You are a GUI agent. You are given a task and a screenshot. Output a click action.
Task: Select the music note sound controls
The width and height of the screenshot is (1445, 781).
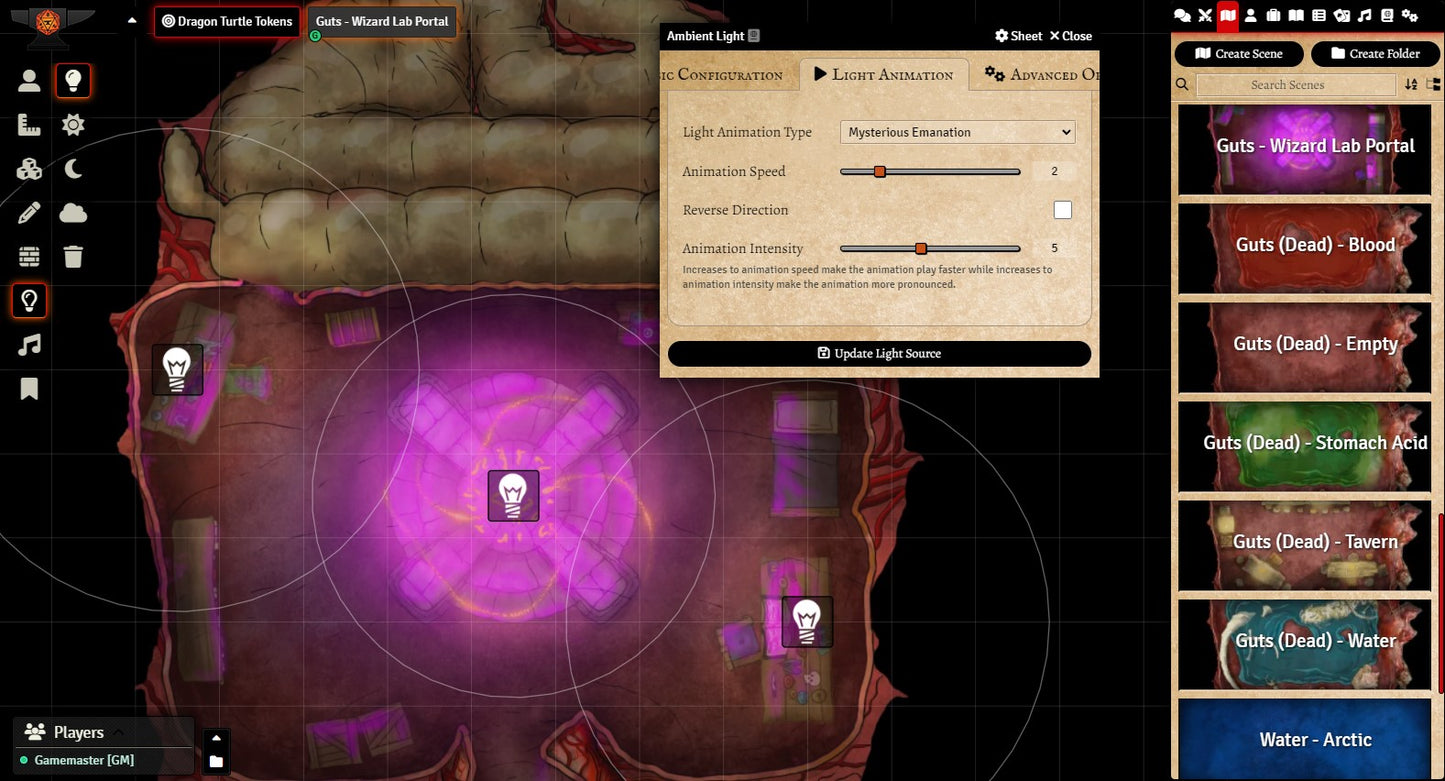click(x=29, y=345)
